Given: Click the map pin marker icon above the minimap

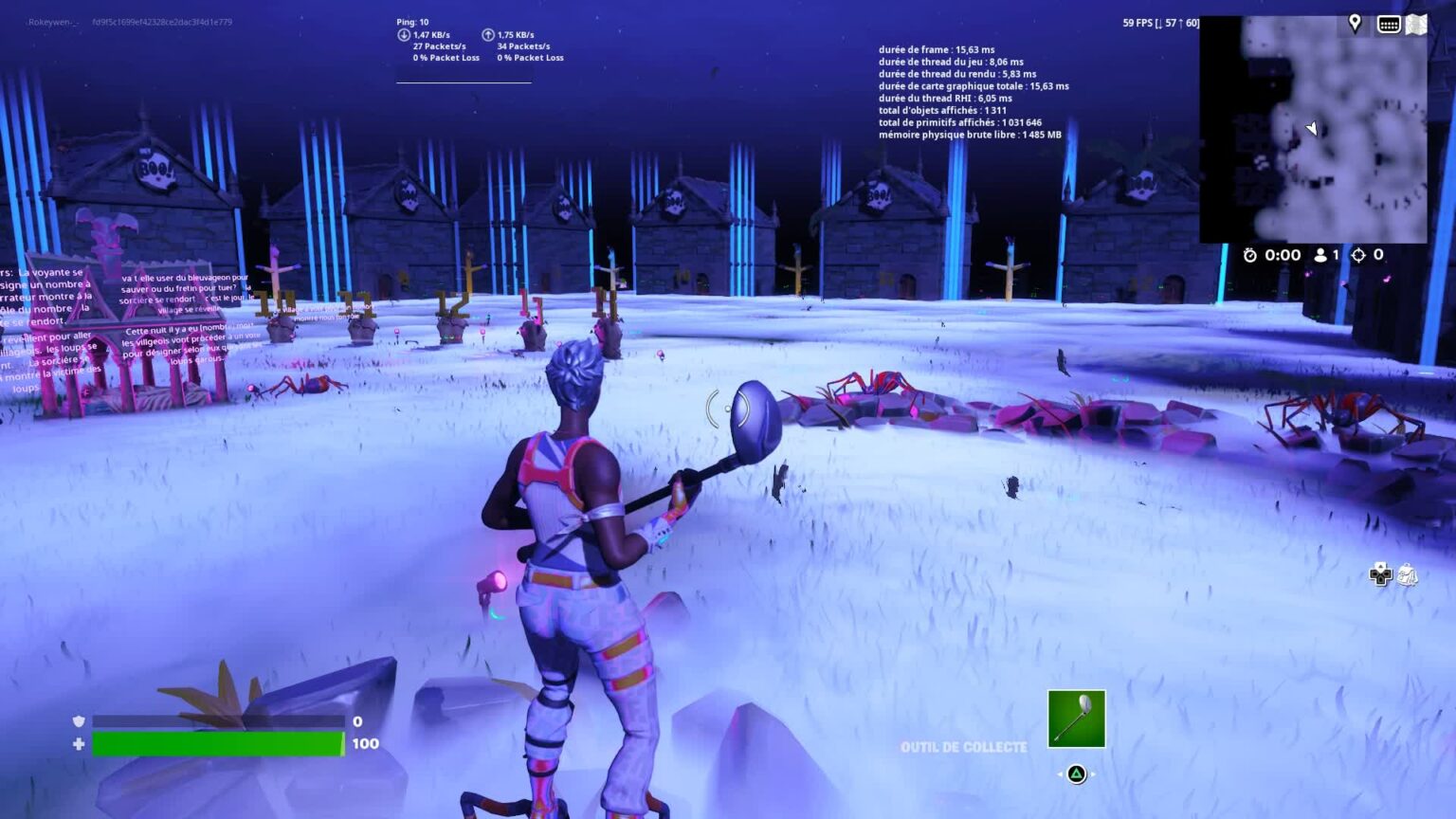Looking at the screenshot, I should [1355, 23].
